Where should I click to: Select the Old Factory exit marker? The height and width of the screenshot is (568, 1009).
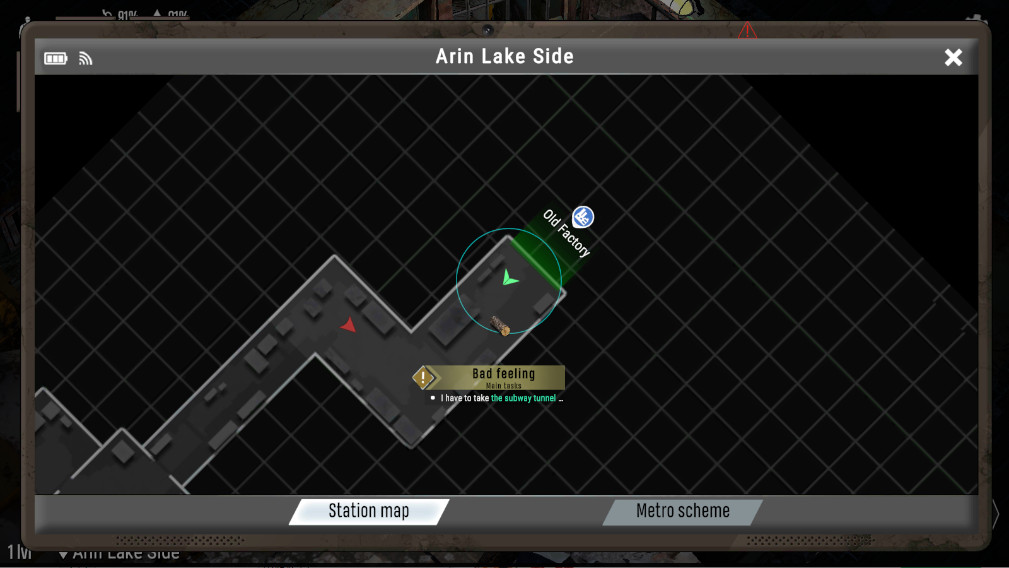583,217
